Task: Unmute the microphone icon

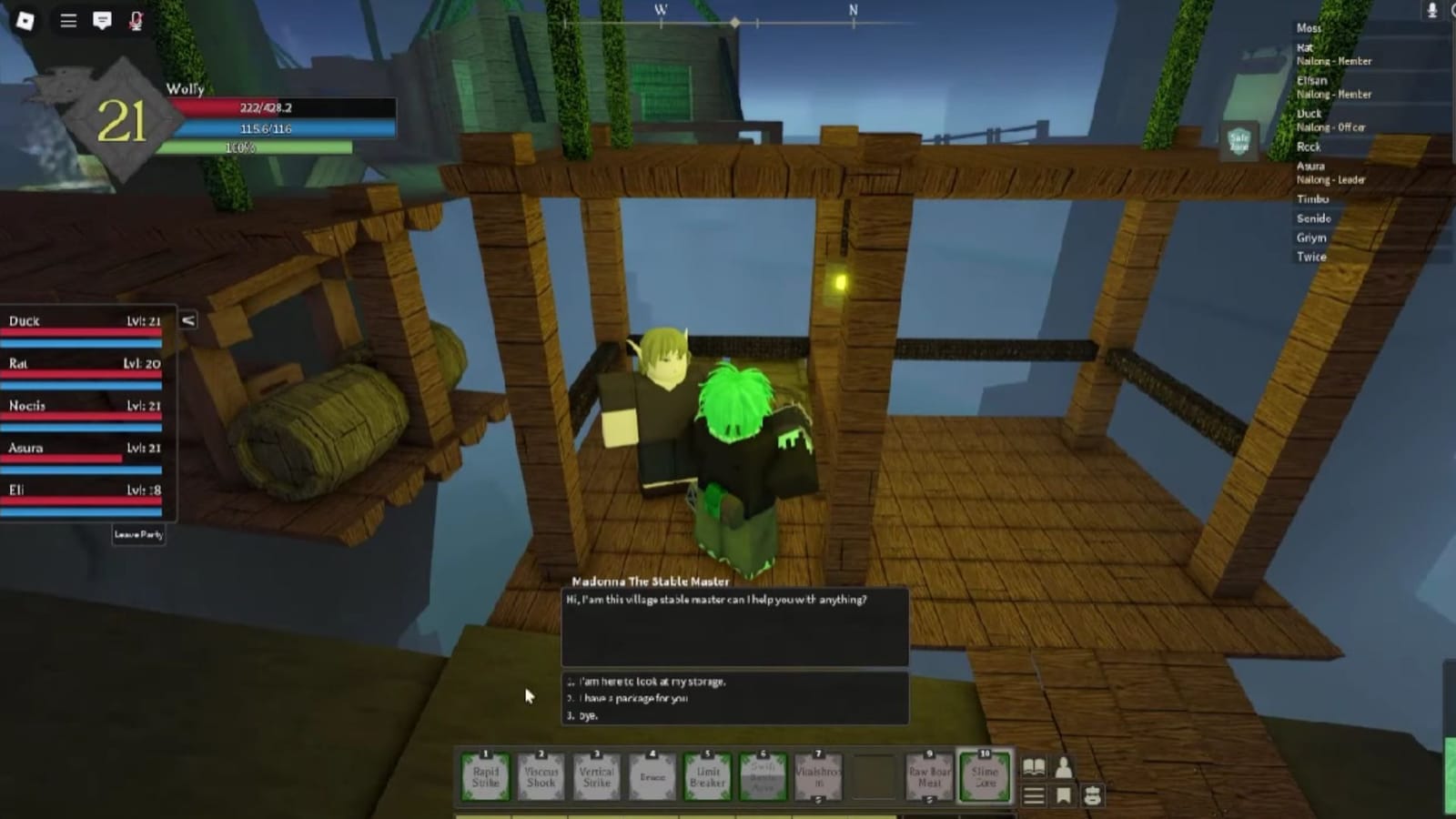Action: tap(135, 22)
